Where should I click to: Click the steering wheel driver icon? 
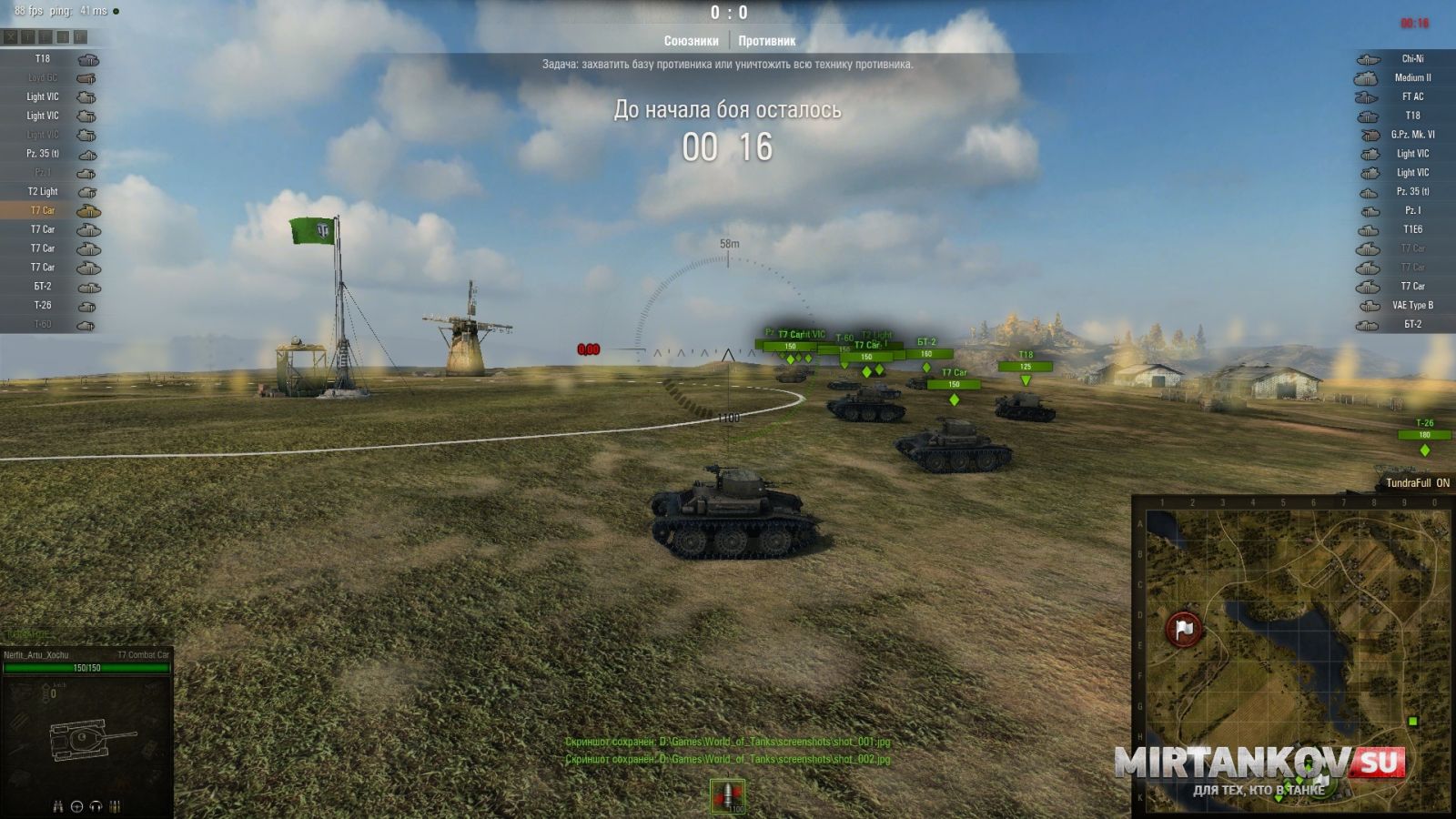point(77,806)
